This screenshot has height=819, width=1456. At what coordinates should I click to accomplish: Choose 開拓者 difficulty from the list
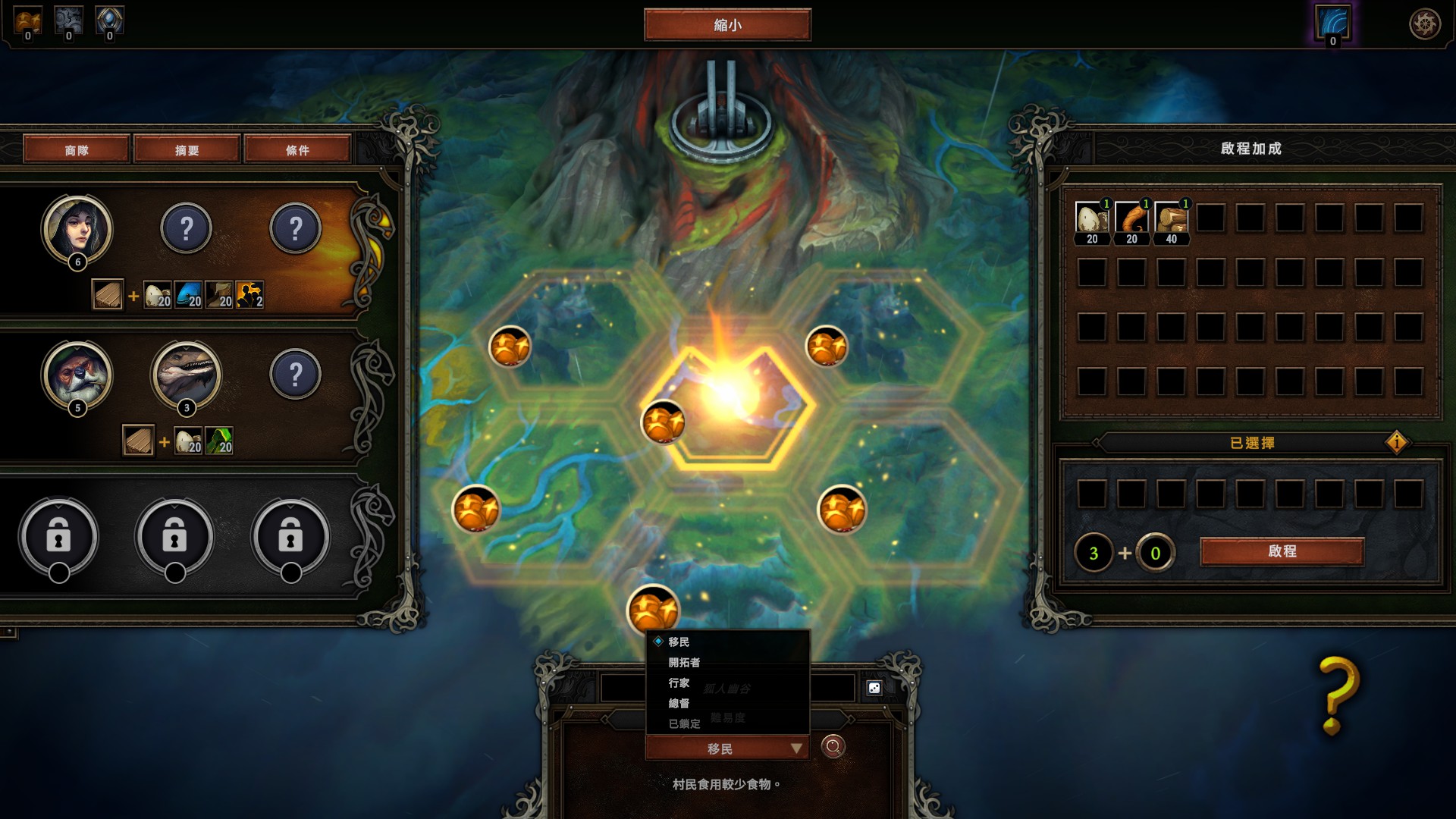[x=684, y=662]
